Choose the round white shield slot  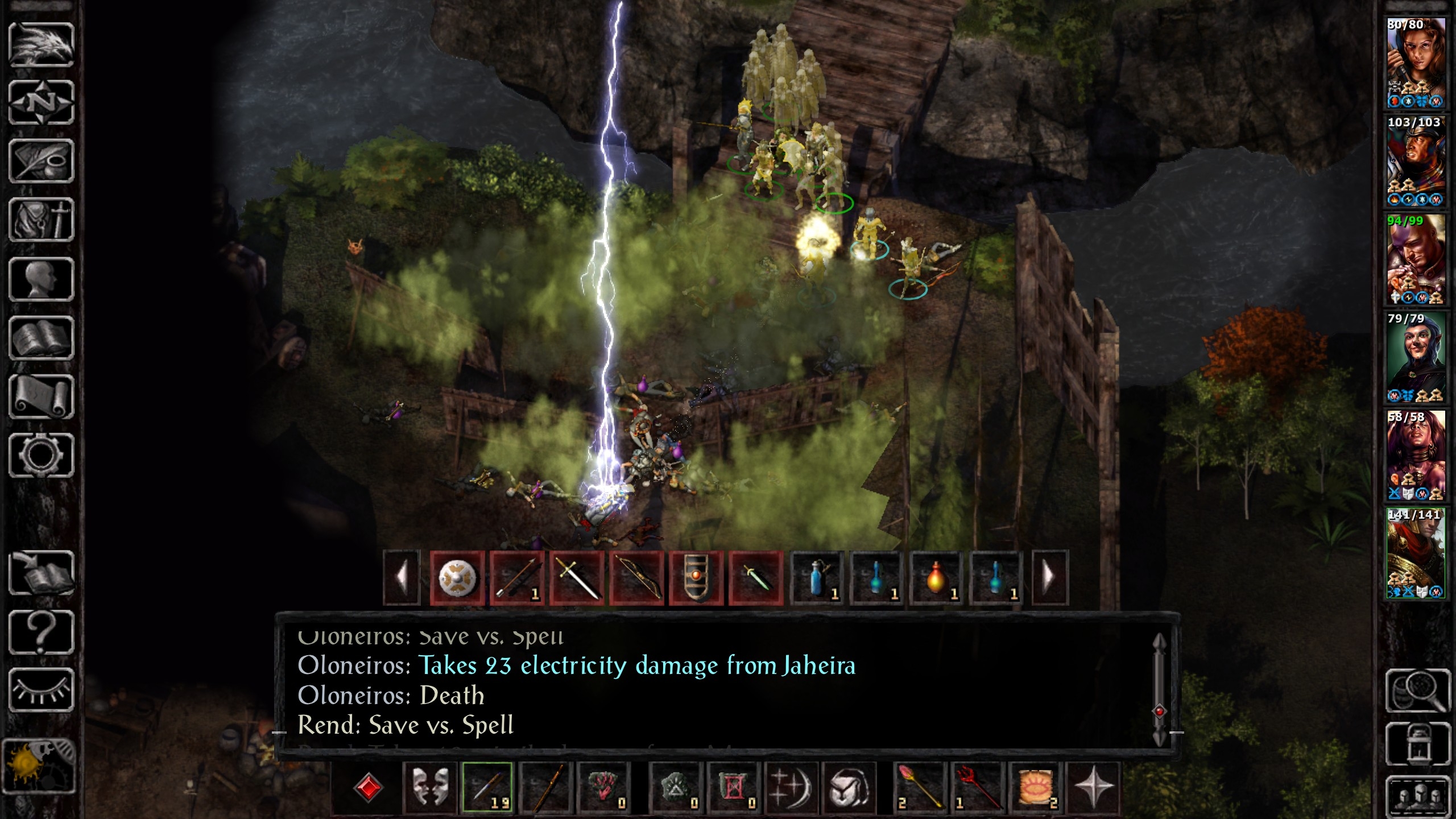point(457,577)
